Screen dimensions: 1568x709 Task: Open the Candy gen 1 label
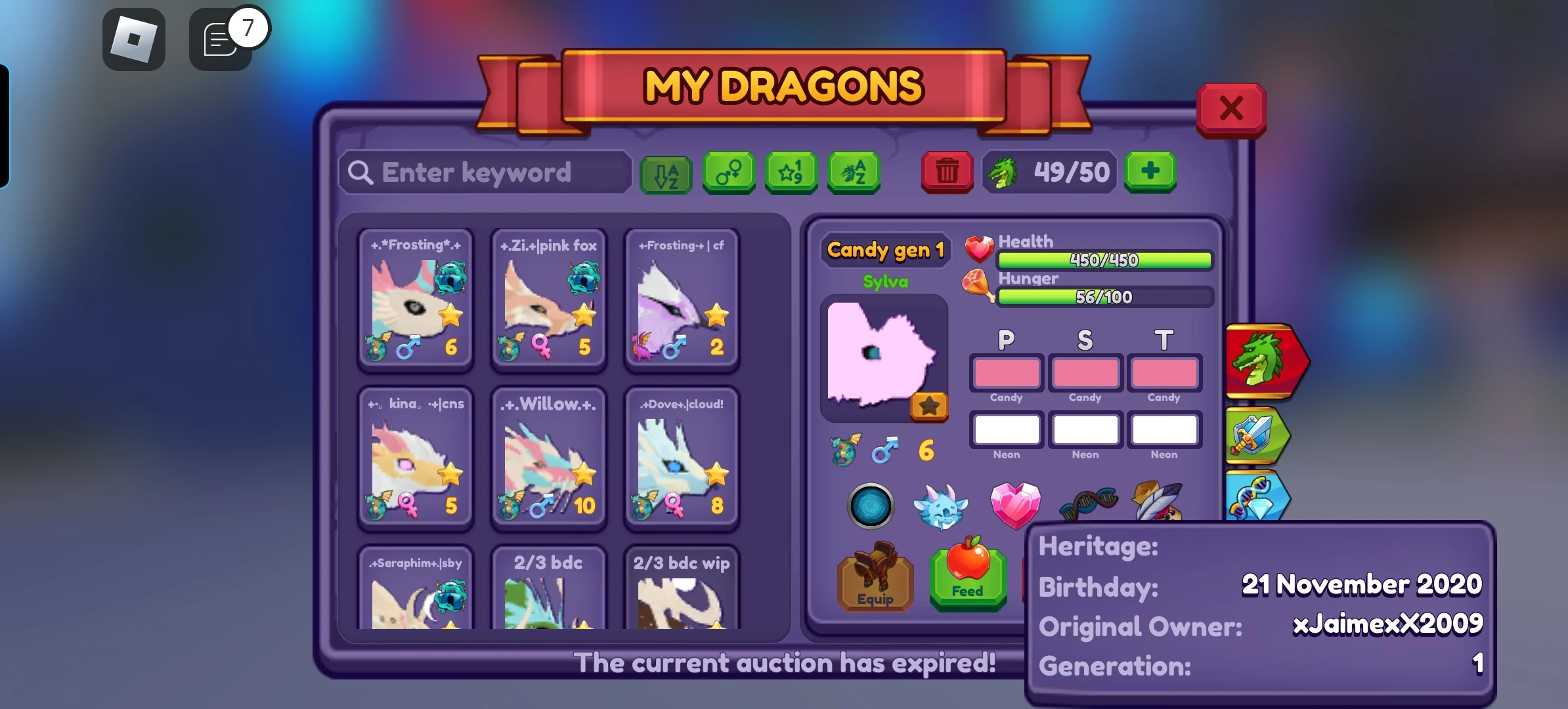coord(886,250)
